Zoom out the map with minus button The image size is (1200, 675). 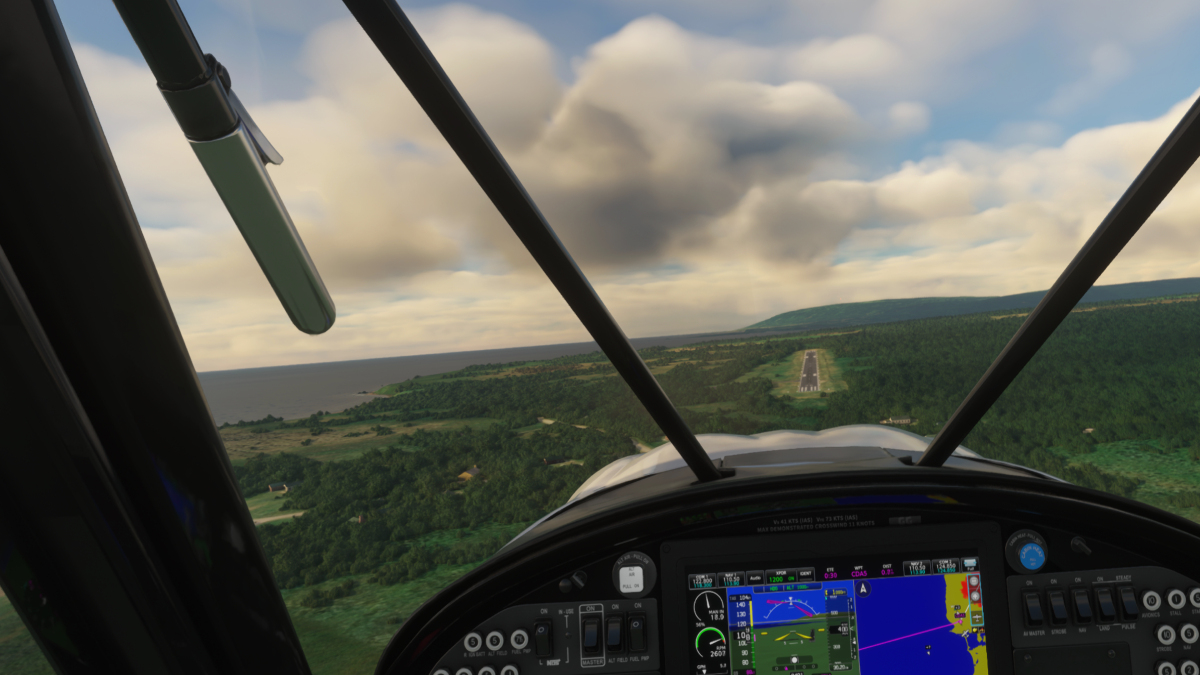coord(974,581)
